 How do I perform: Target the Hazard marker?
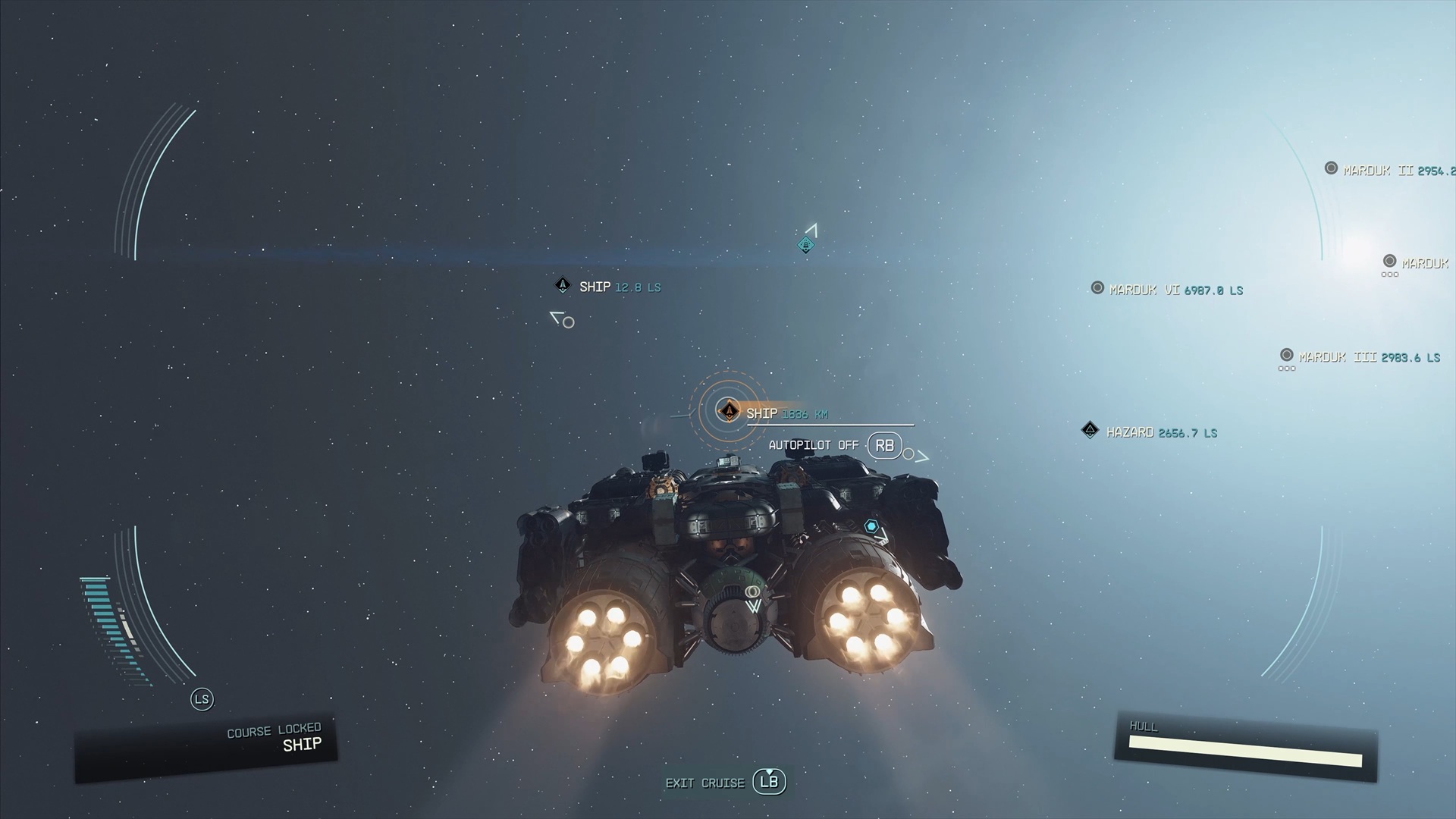pos(1090,431)
